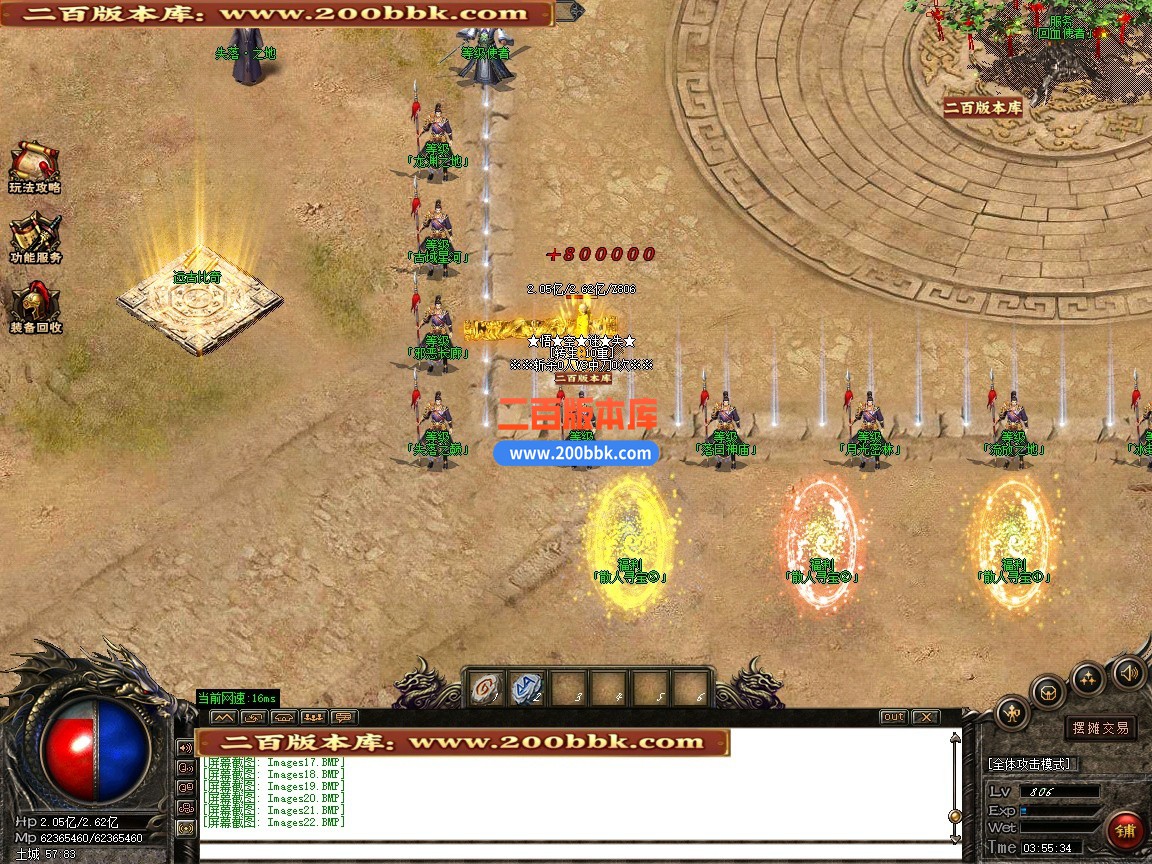Click the 摆摊交易 stall trade button
This screenshot has height=864, width=1152.
click(x=1100, y=728)
